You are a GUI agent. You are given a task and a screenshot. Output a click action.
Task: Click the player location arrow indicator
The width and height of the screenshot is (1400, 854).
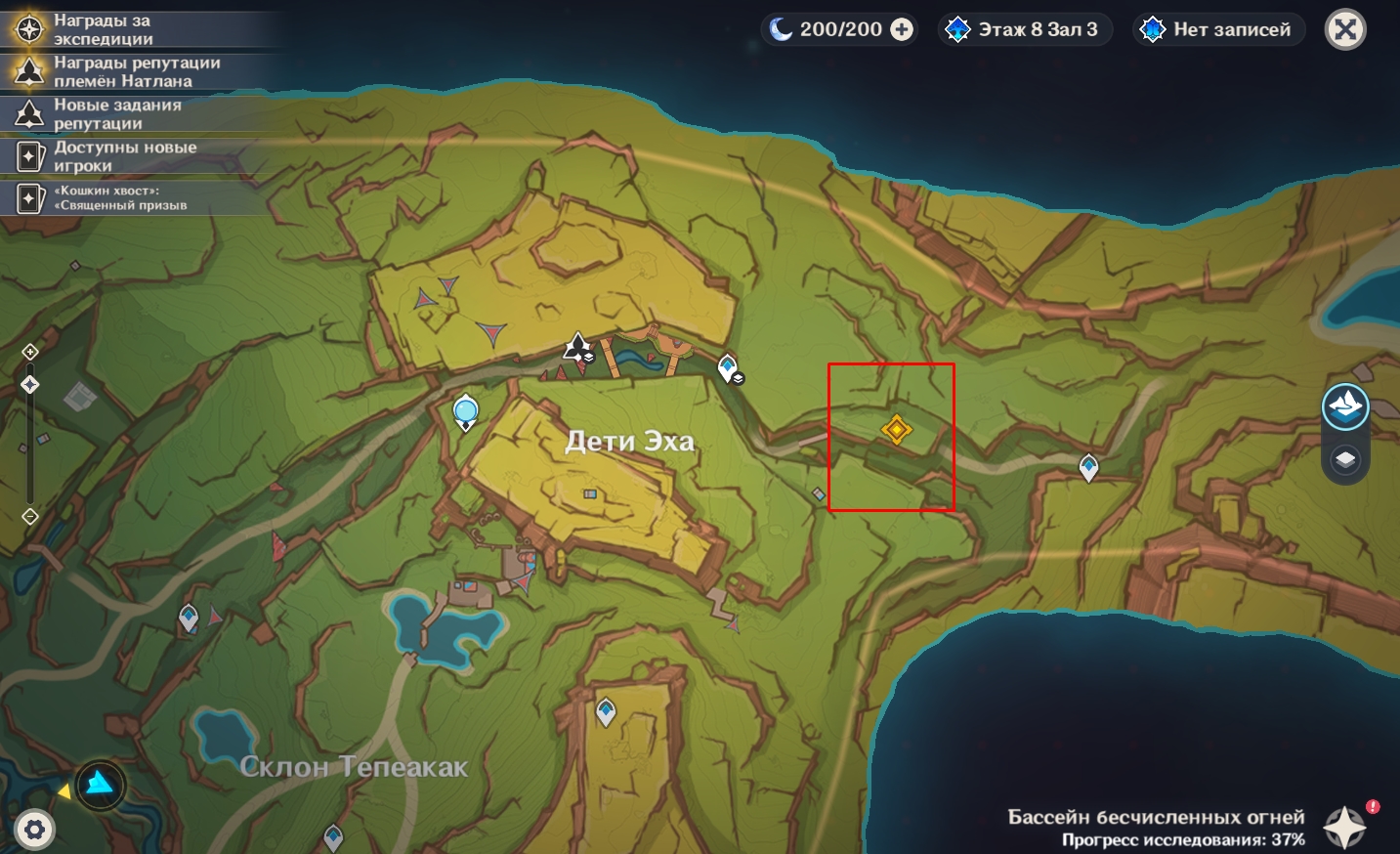[101, 784]
